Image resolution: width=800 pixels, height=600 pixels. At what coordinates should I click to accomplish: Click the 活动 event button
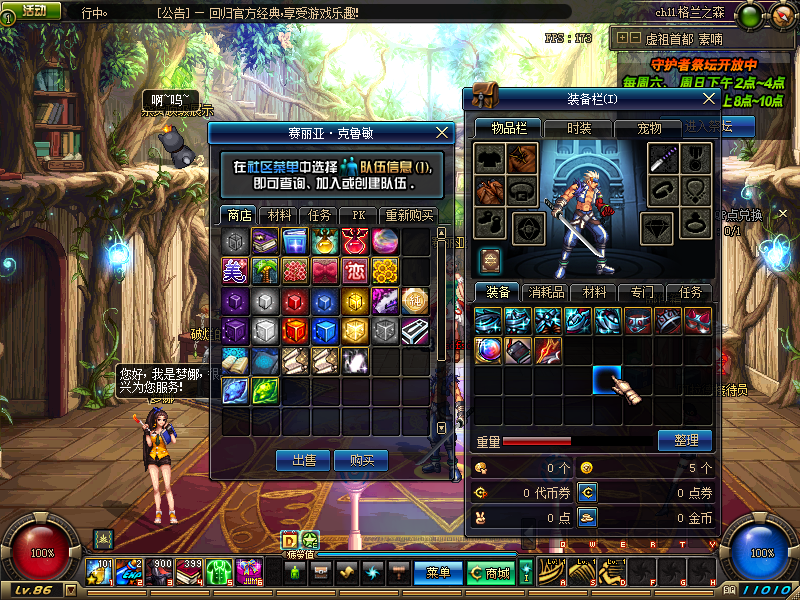pos(32,10)
